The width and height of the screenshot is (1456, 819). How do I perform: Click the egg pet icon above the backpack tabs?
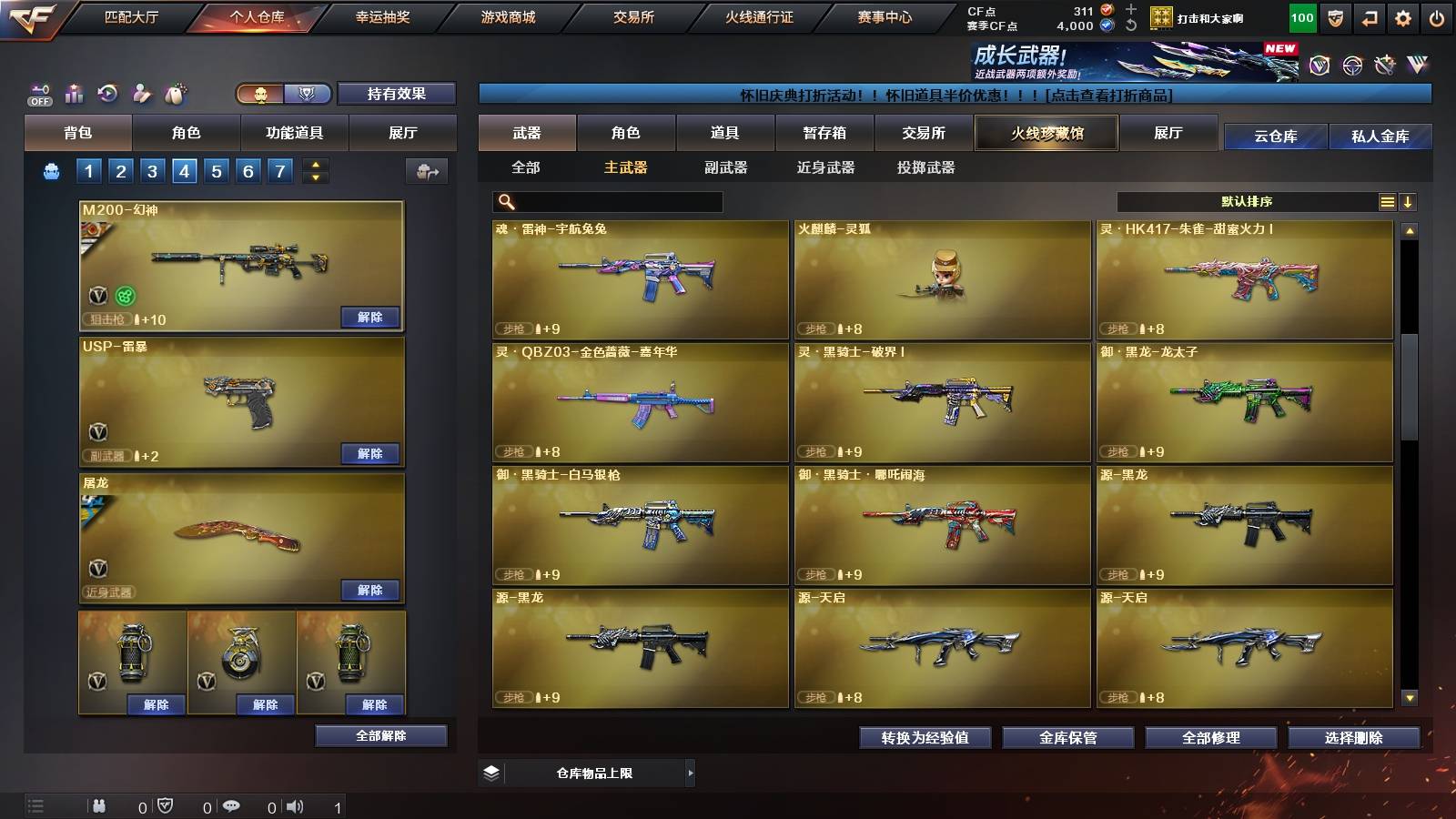tap(176, 93)
